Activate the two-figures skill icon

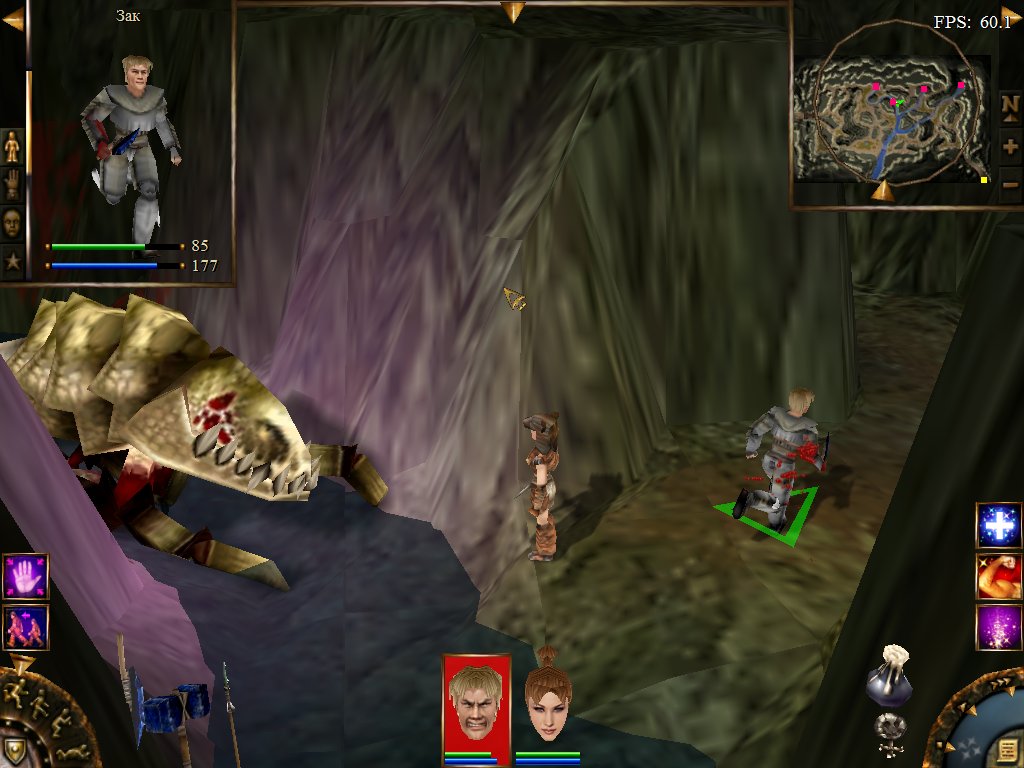click(25, 627)
